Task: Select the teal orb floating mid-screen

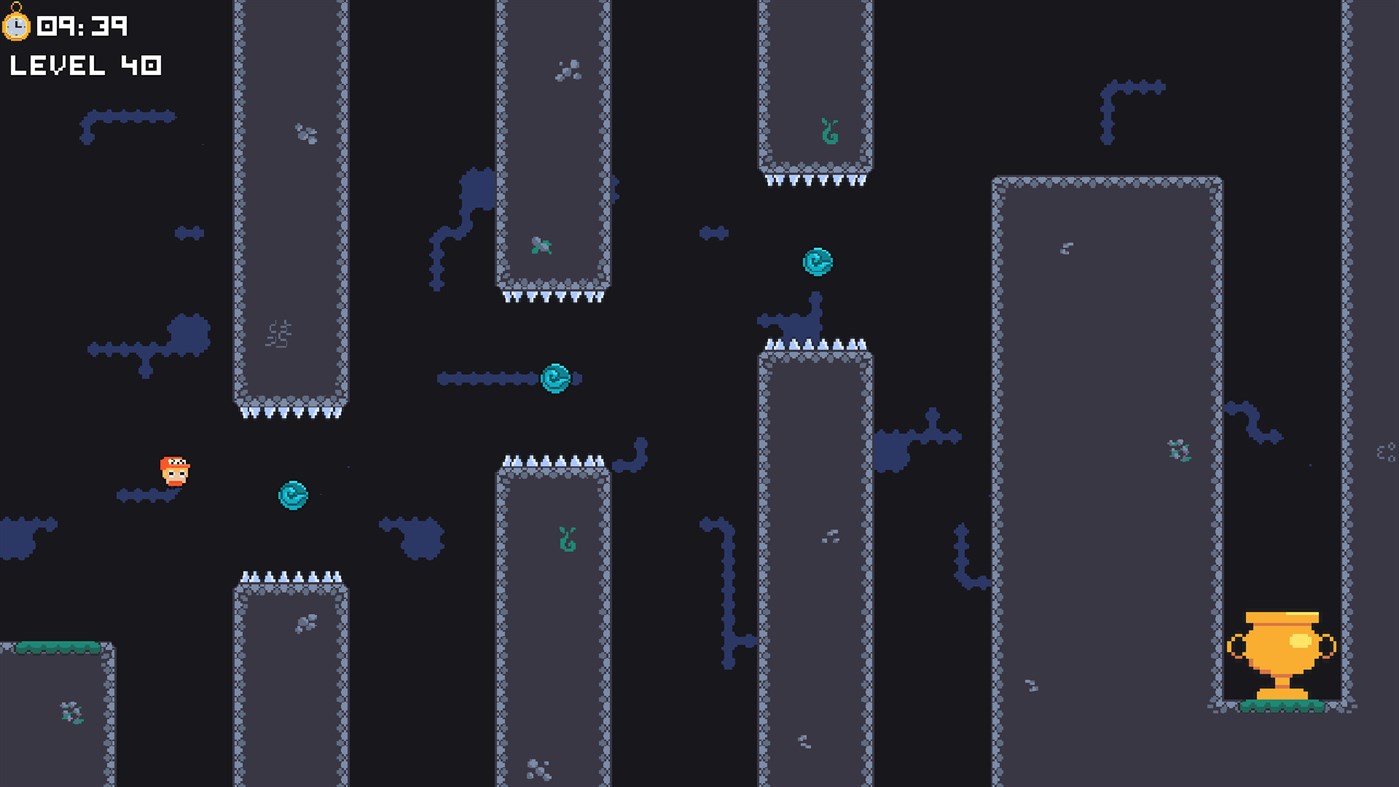Action: point(556,380)
